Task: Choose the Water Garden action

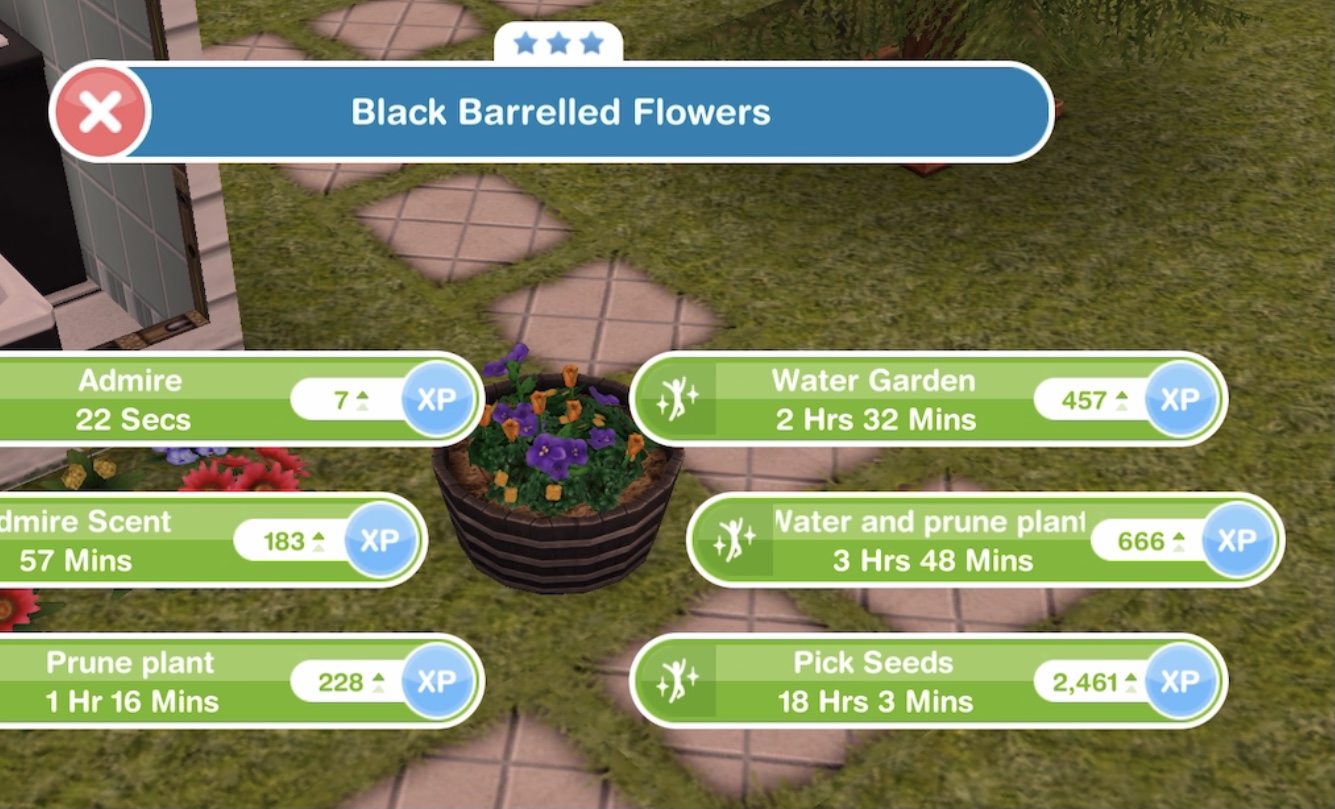Action: (x=873, y=398)
